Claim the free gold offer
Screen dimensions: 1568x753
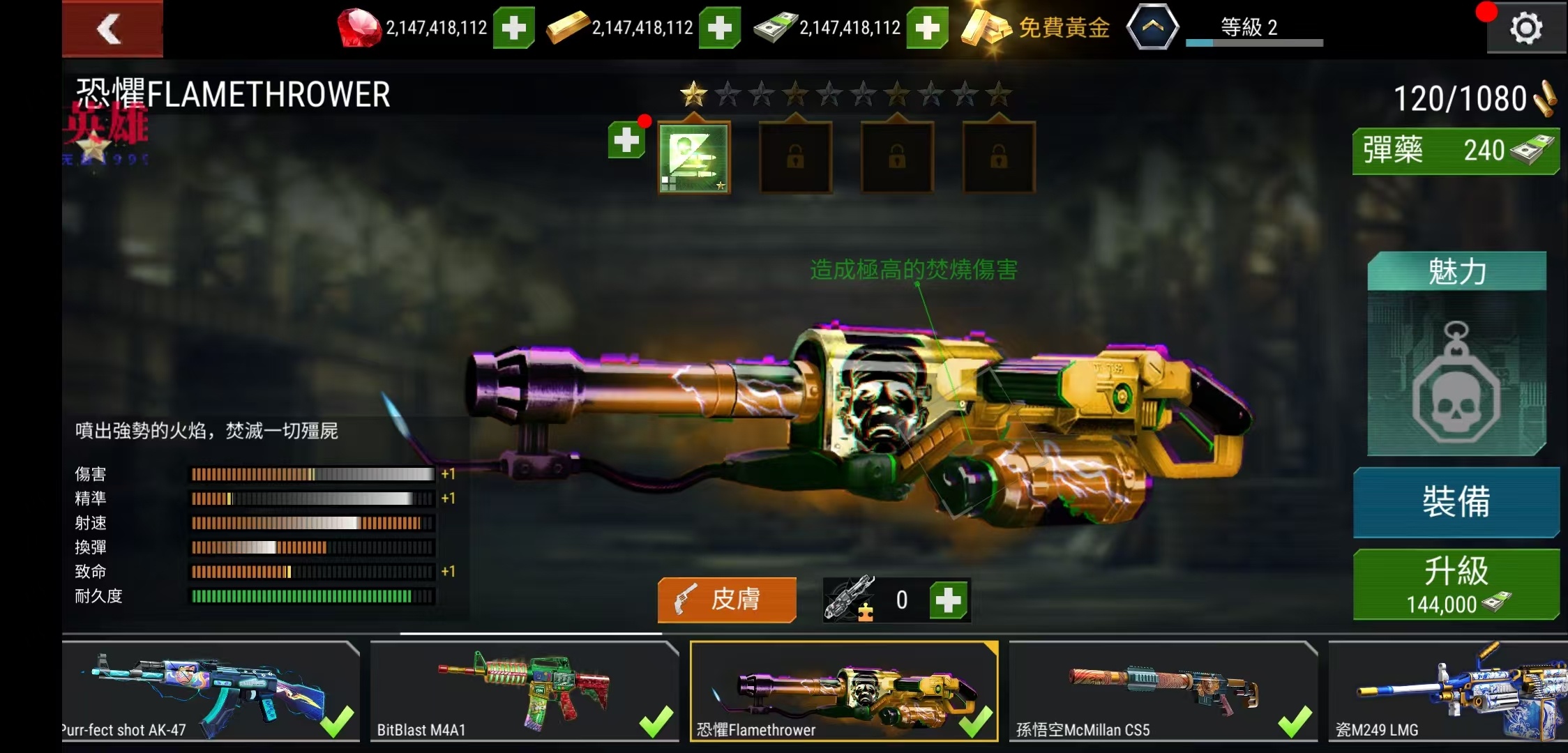(1036, 28)
